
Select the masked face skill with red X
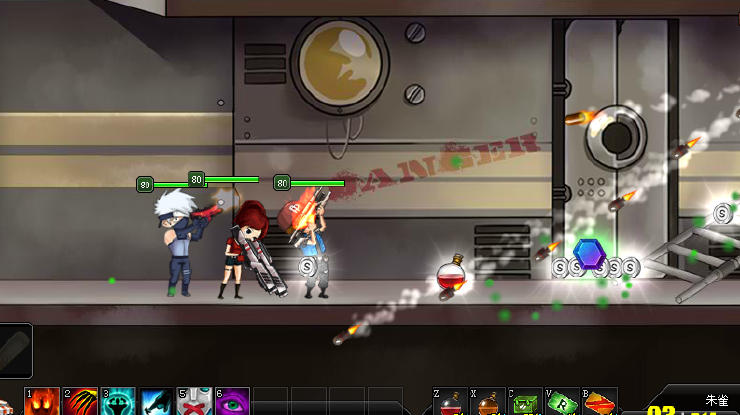coord(195,403)
